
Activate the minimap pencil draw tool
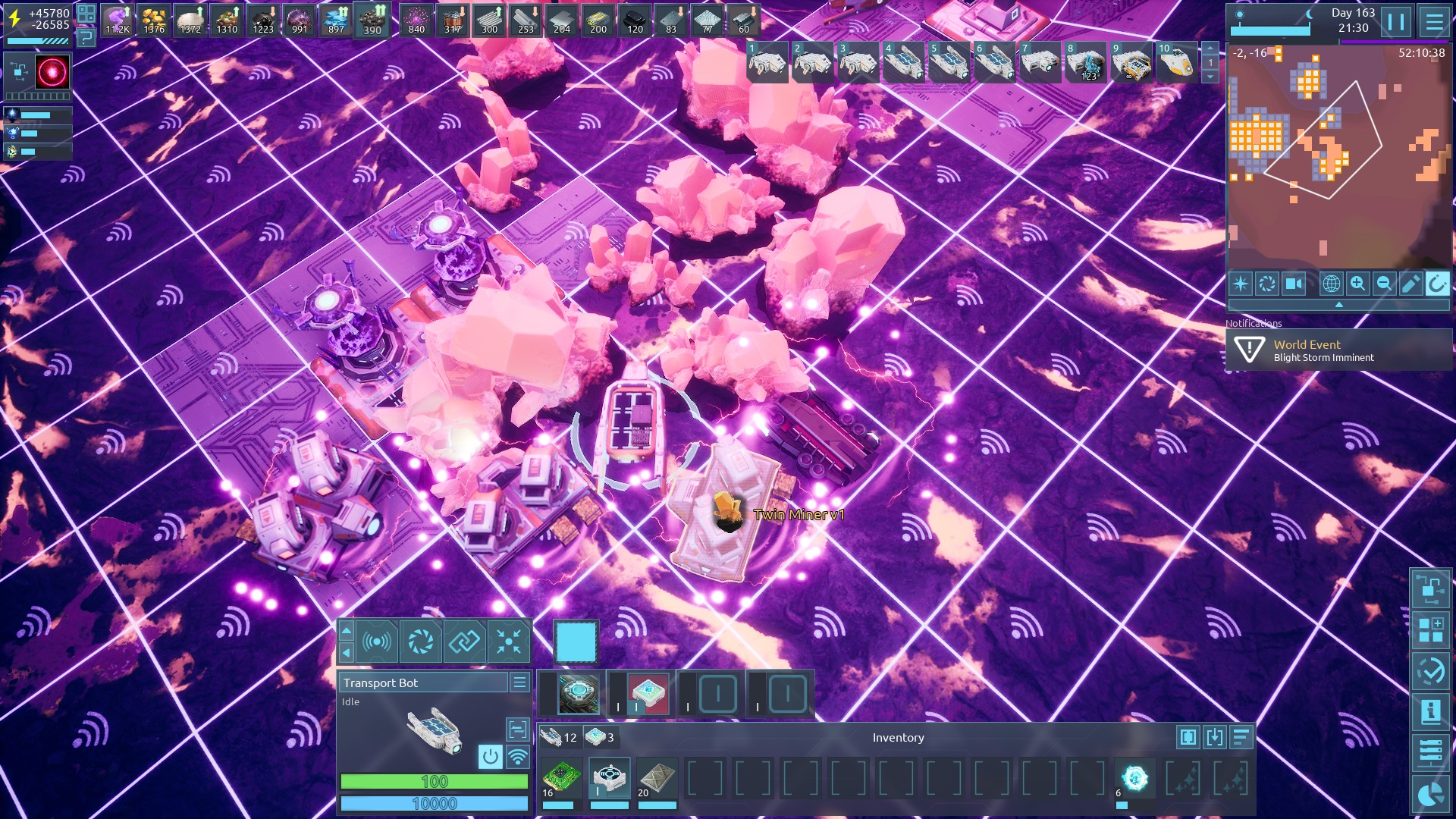tap(1410, 284)
